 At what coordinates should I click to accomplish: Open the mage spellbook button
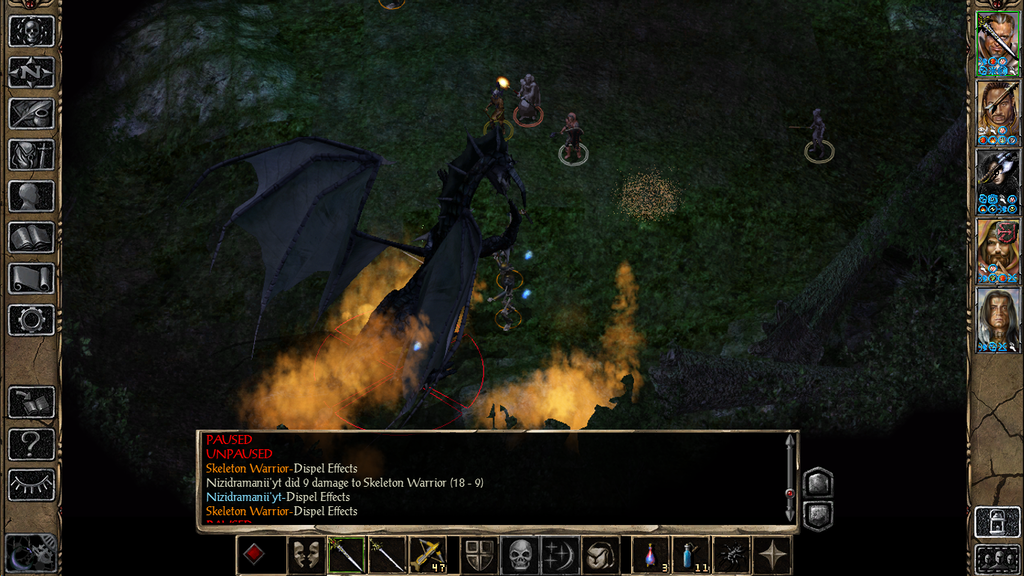31,237
